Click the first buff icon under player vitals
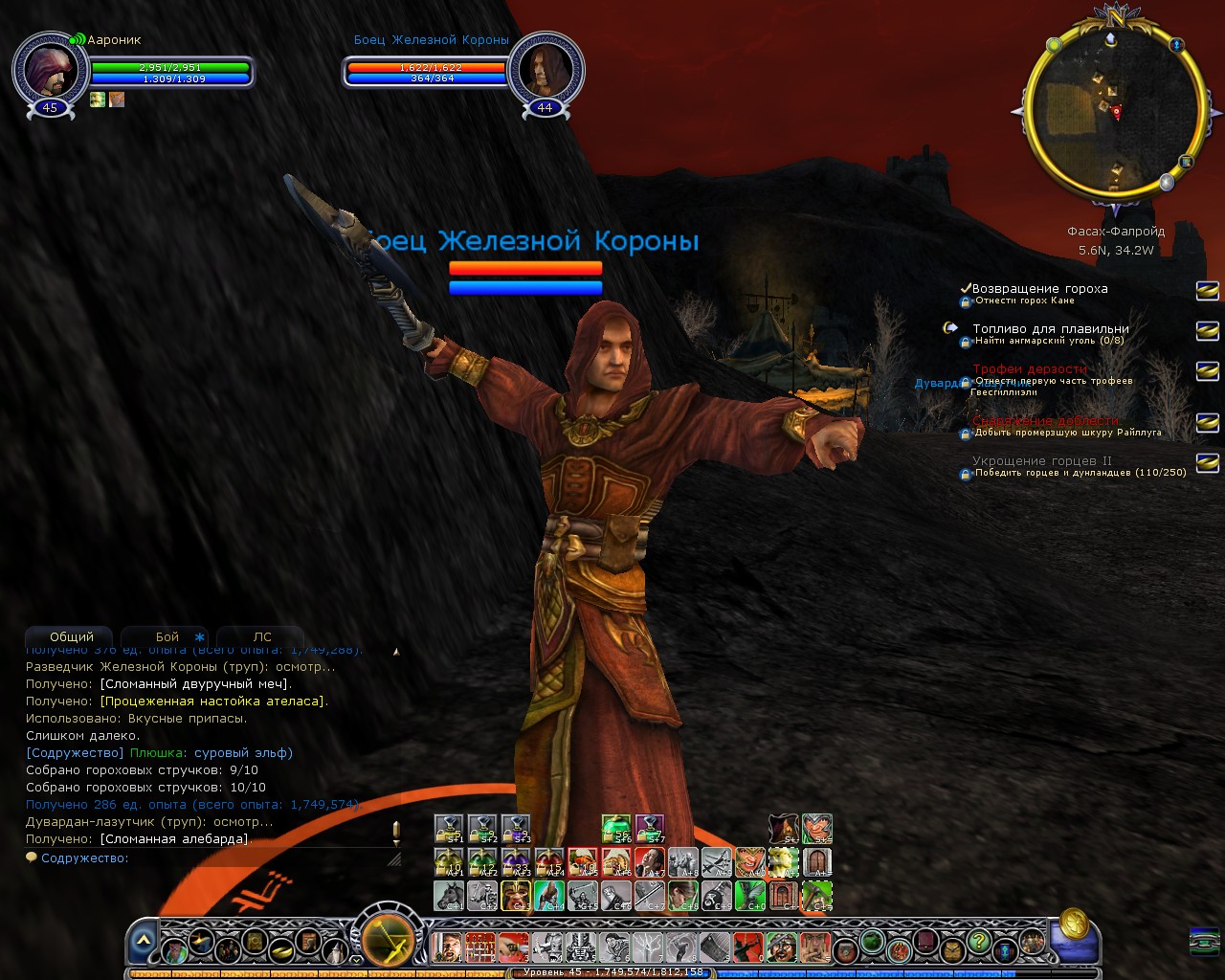 [98, 100]
